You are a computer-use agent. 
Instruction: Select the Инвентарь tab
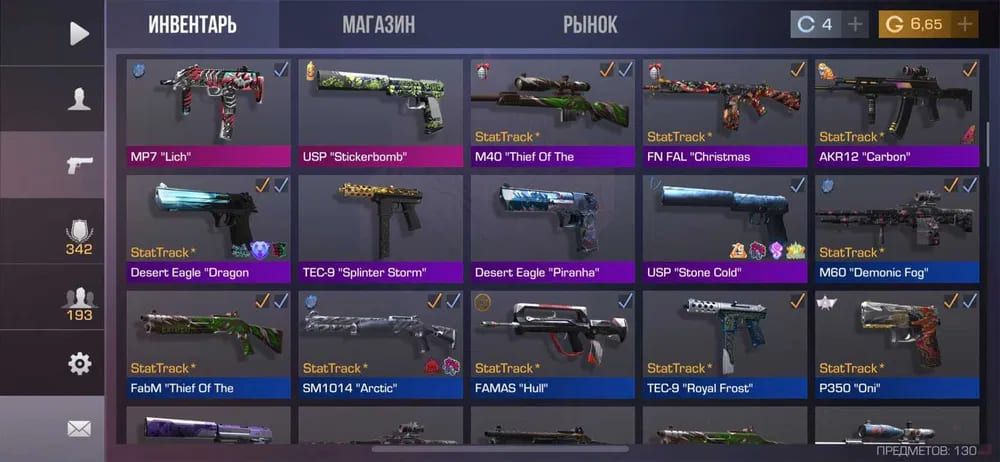click(192, 25)
